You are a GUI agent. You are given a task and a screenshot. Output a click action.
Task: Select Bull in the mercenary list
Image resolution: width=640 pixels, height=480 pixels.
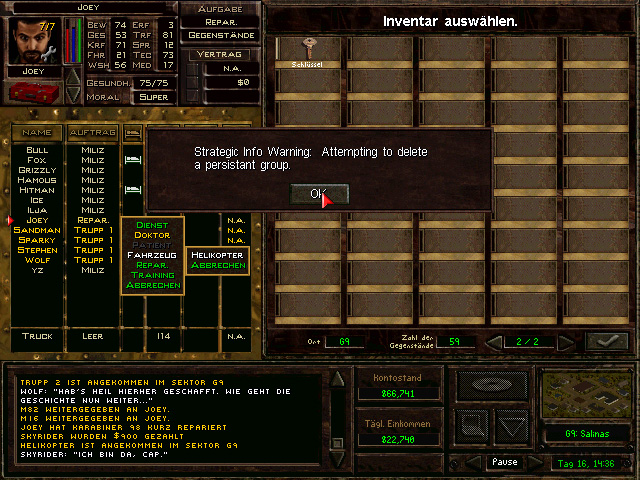coord(37,150)
